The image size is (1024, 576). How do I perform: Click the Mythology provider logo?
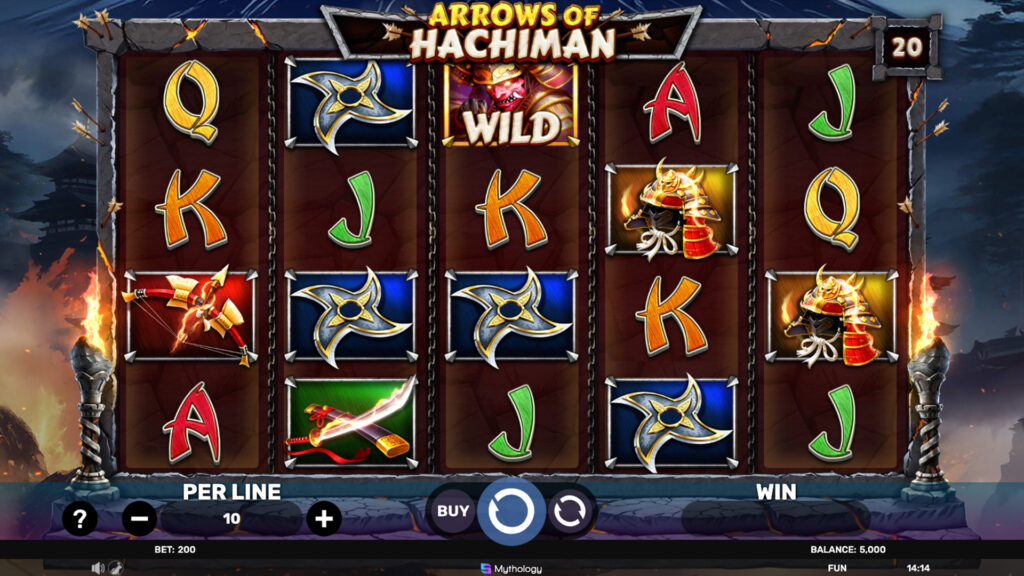tap(511, 568)
